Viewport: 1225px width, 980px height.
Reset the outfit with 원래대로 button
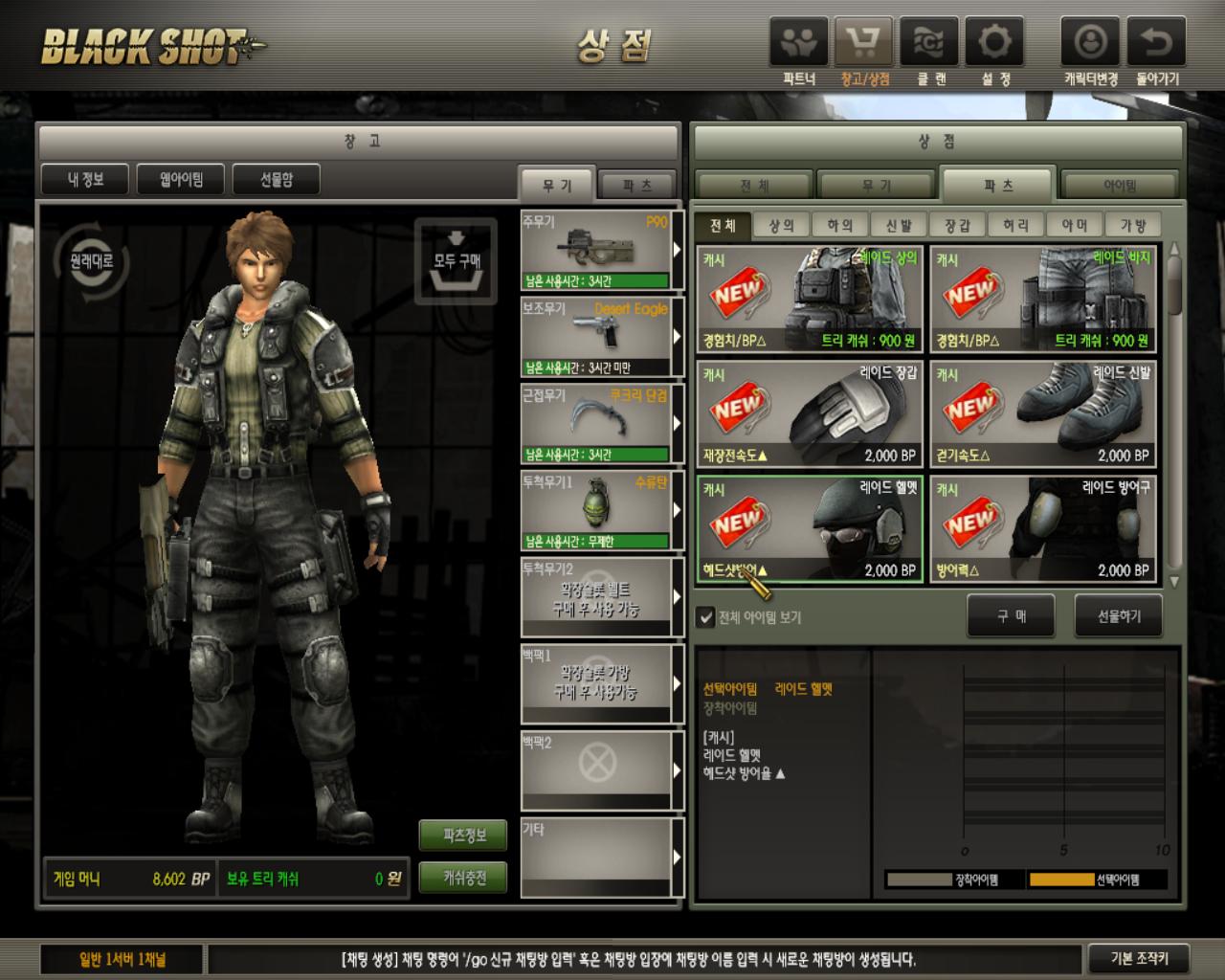coord(92,260)
